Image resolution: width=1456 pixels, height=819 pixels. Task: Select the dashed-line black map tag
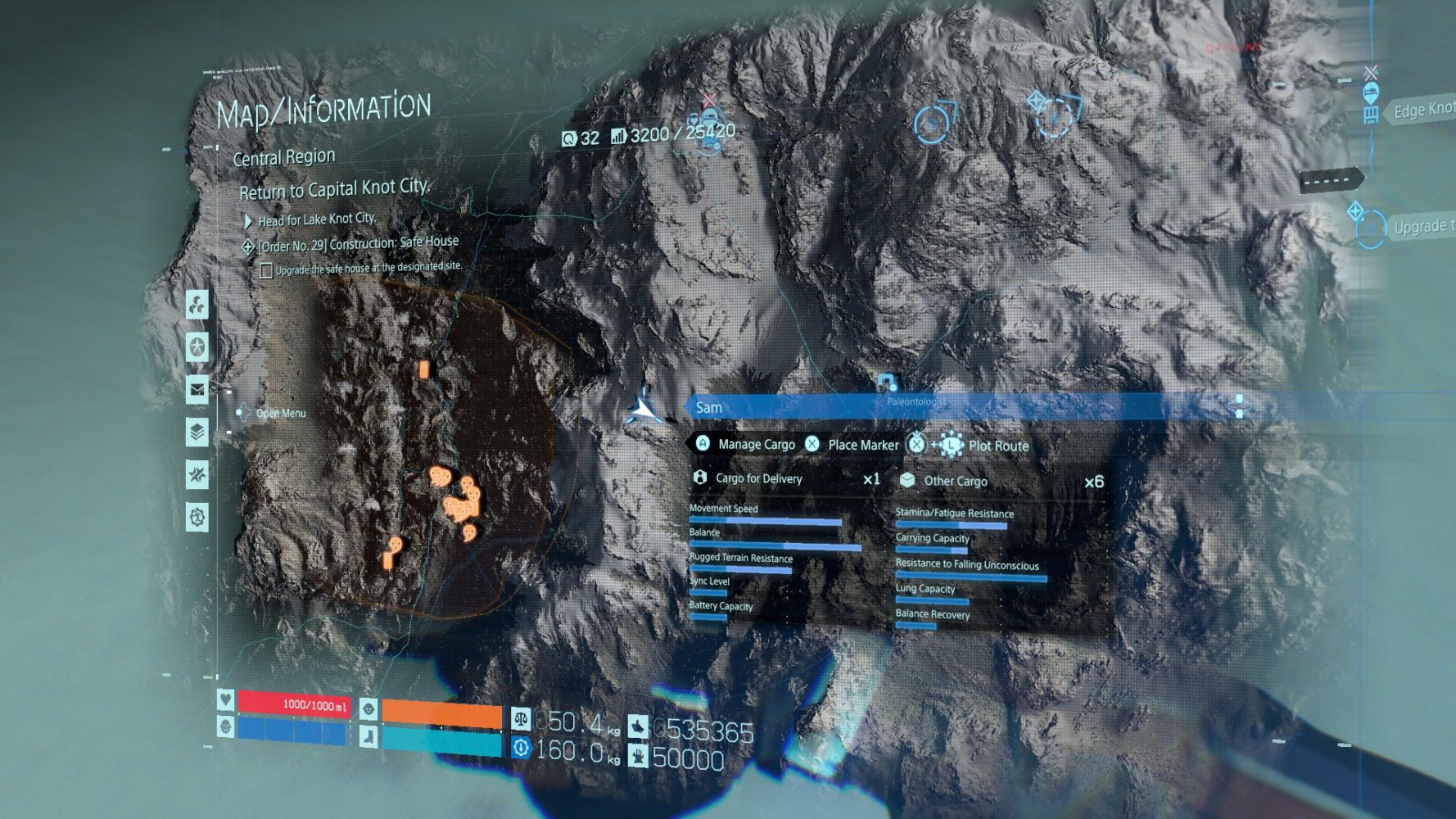(1331, 179)
